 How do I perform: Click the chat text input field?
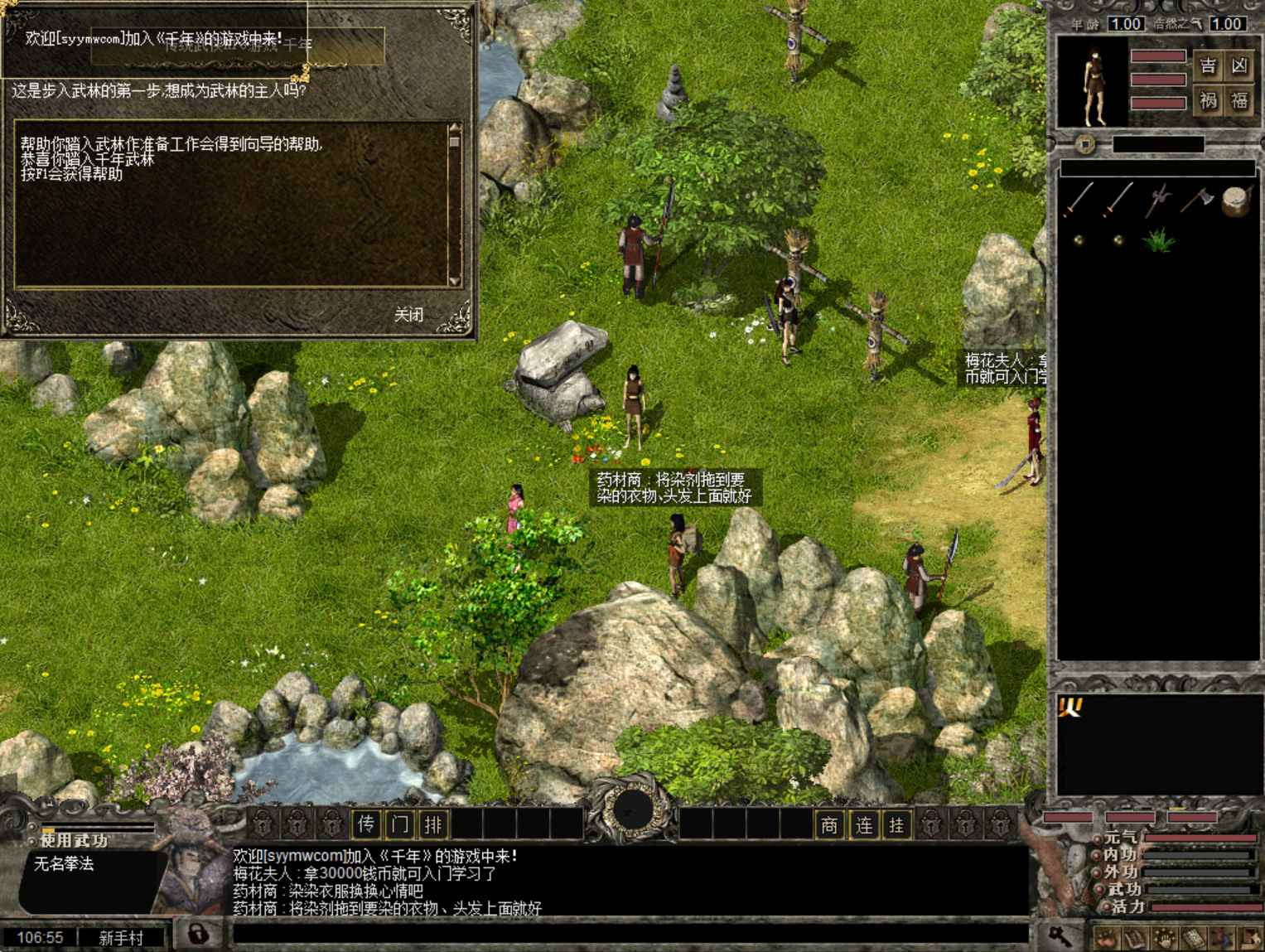point(630,935)
